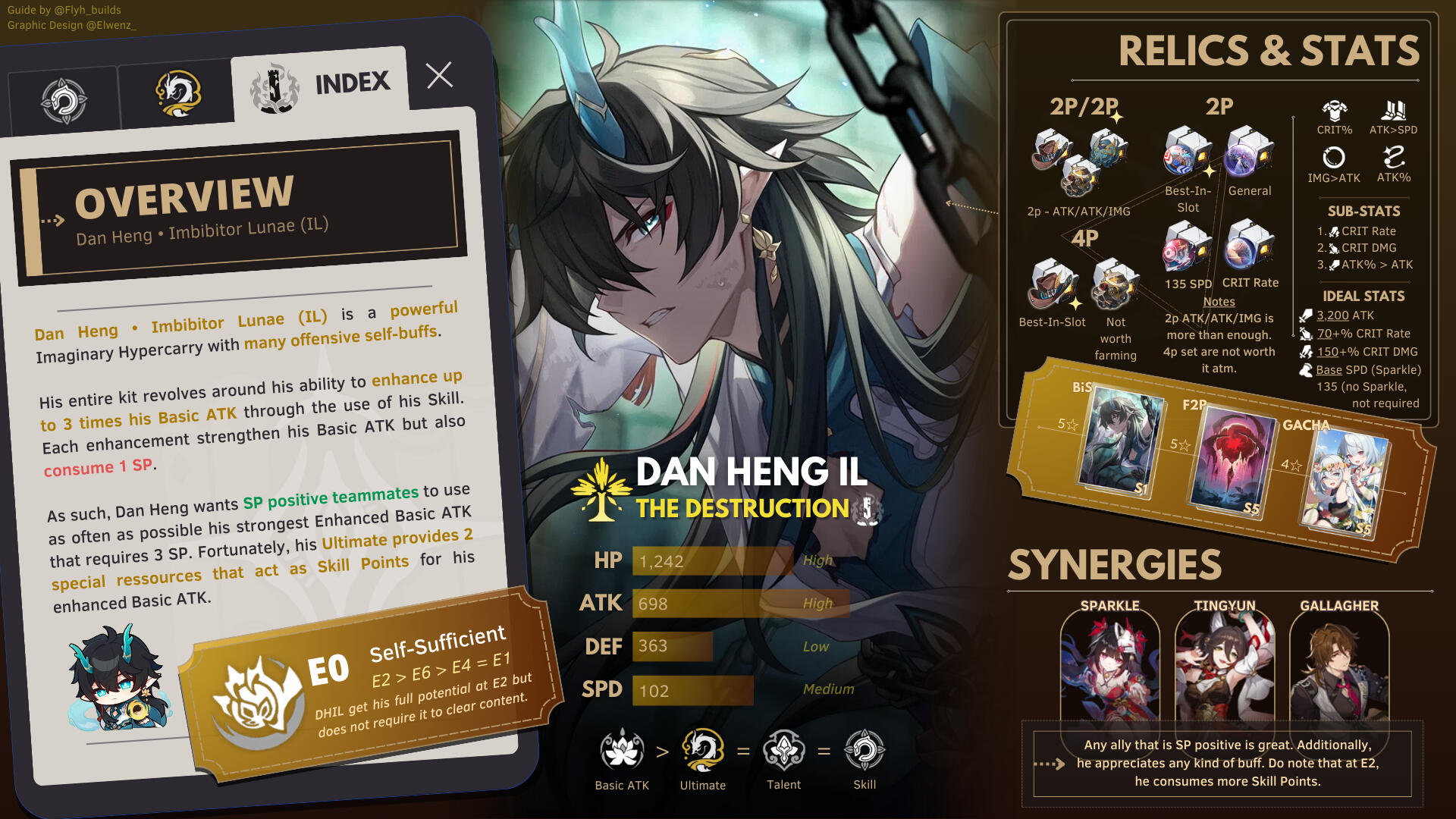Select the Basic ATK lotus icon
Image resolution: width=1456 pixels, height=819 pixels.
[622, 750]
